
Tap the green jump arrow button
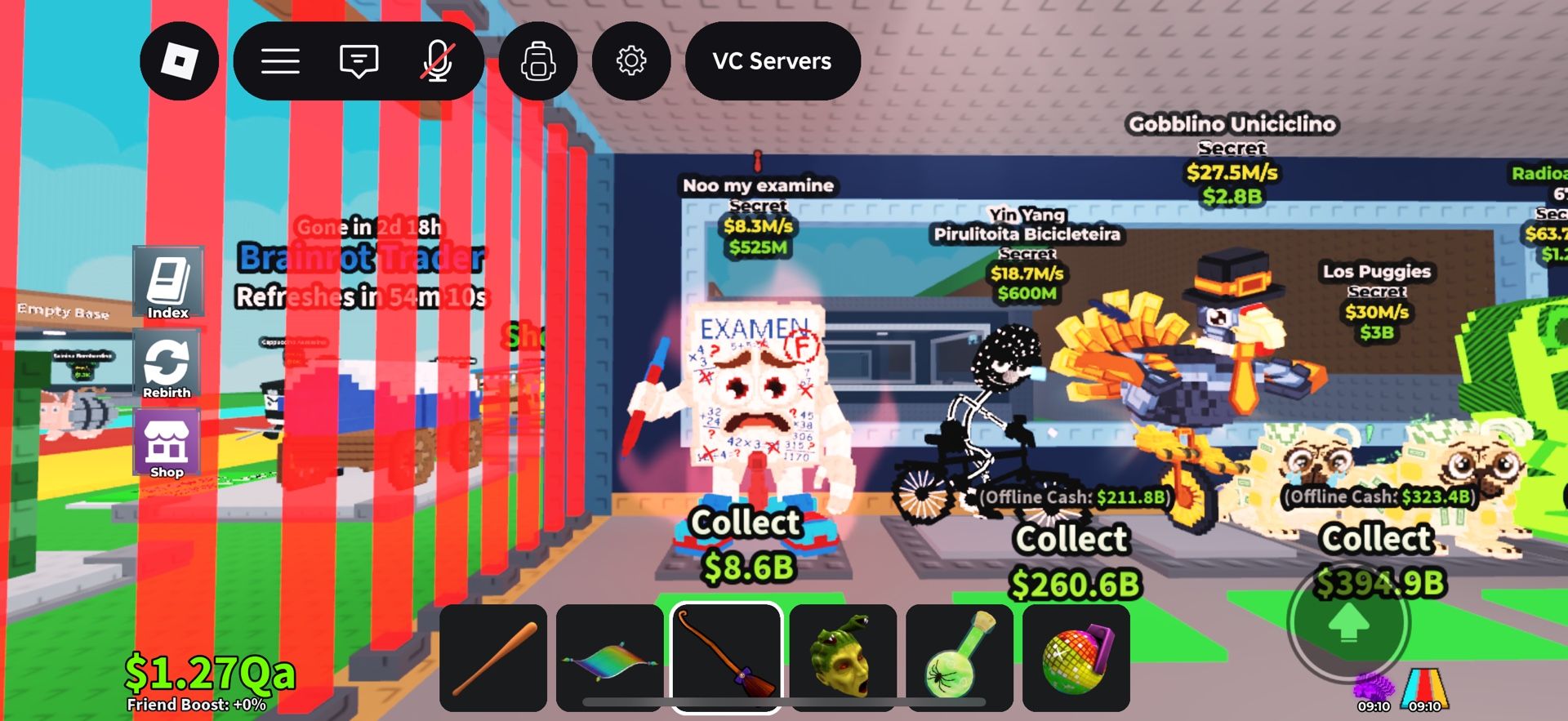pyautogui.click(x=1348, y=623)
